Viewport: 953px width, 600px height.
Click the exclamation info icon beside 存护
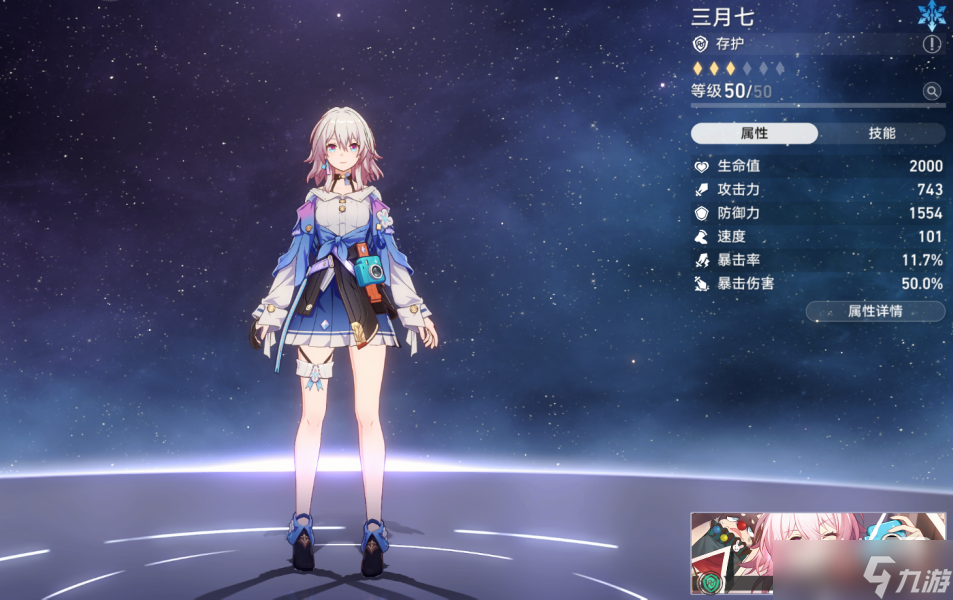[932, 44]
